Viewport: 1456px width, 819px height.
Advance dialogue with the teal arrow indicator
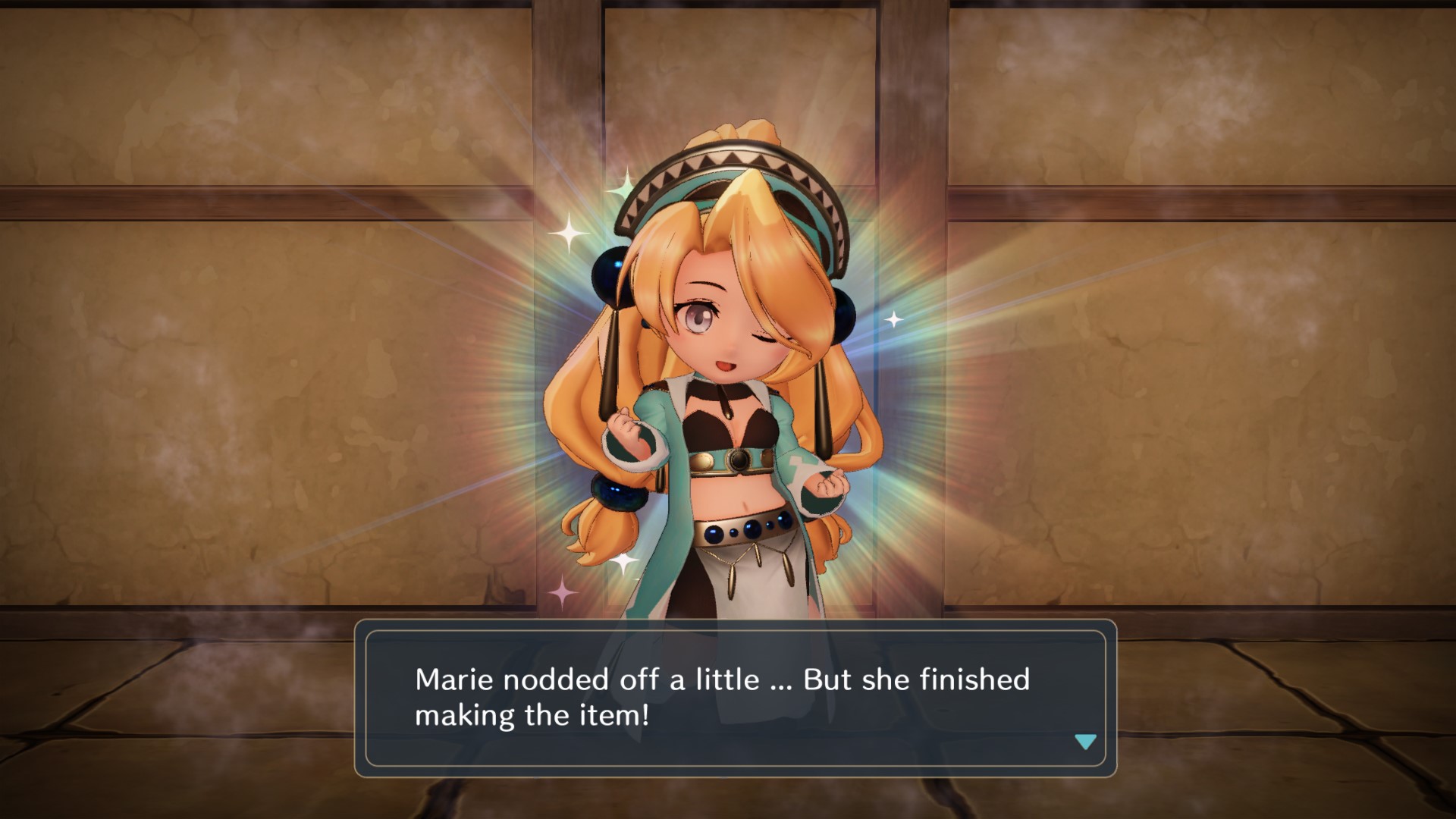1085,742
